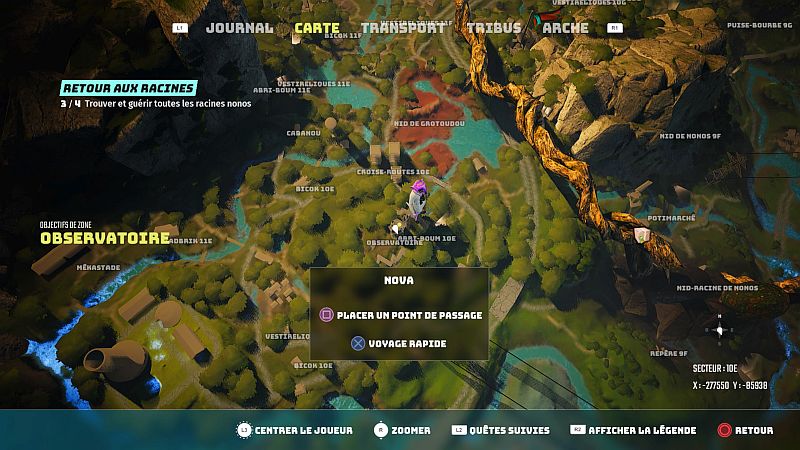This screenshot has width=800, height=450.
Task: Show the Arche tab
Action: [565, 28]
